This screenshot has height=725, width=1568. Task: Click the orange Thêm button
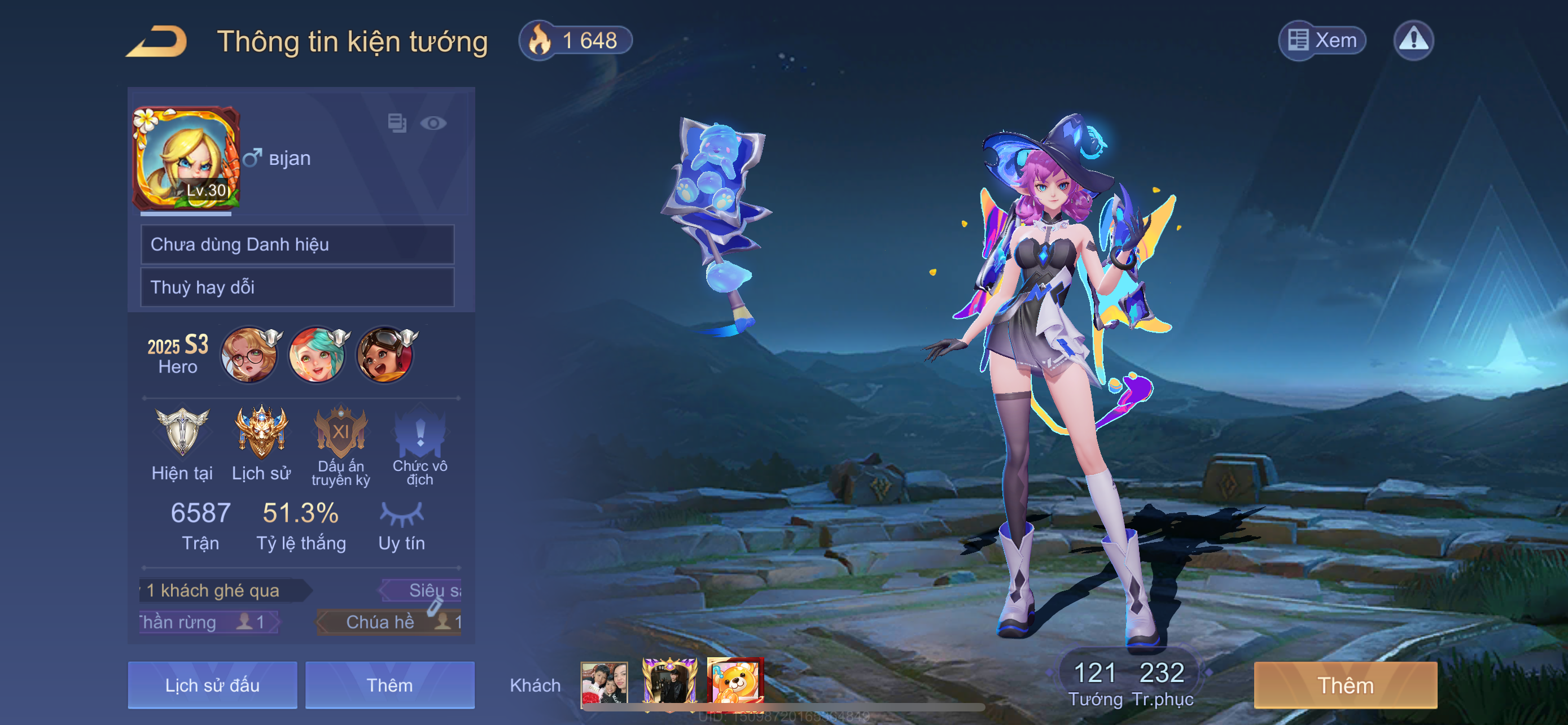click(x=1345, y=685)
